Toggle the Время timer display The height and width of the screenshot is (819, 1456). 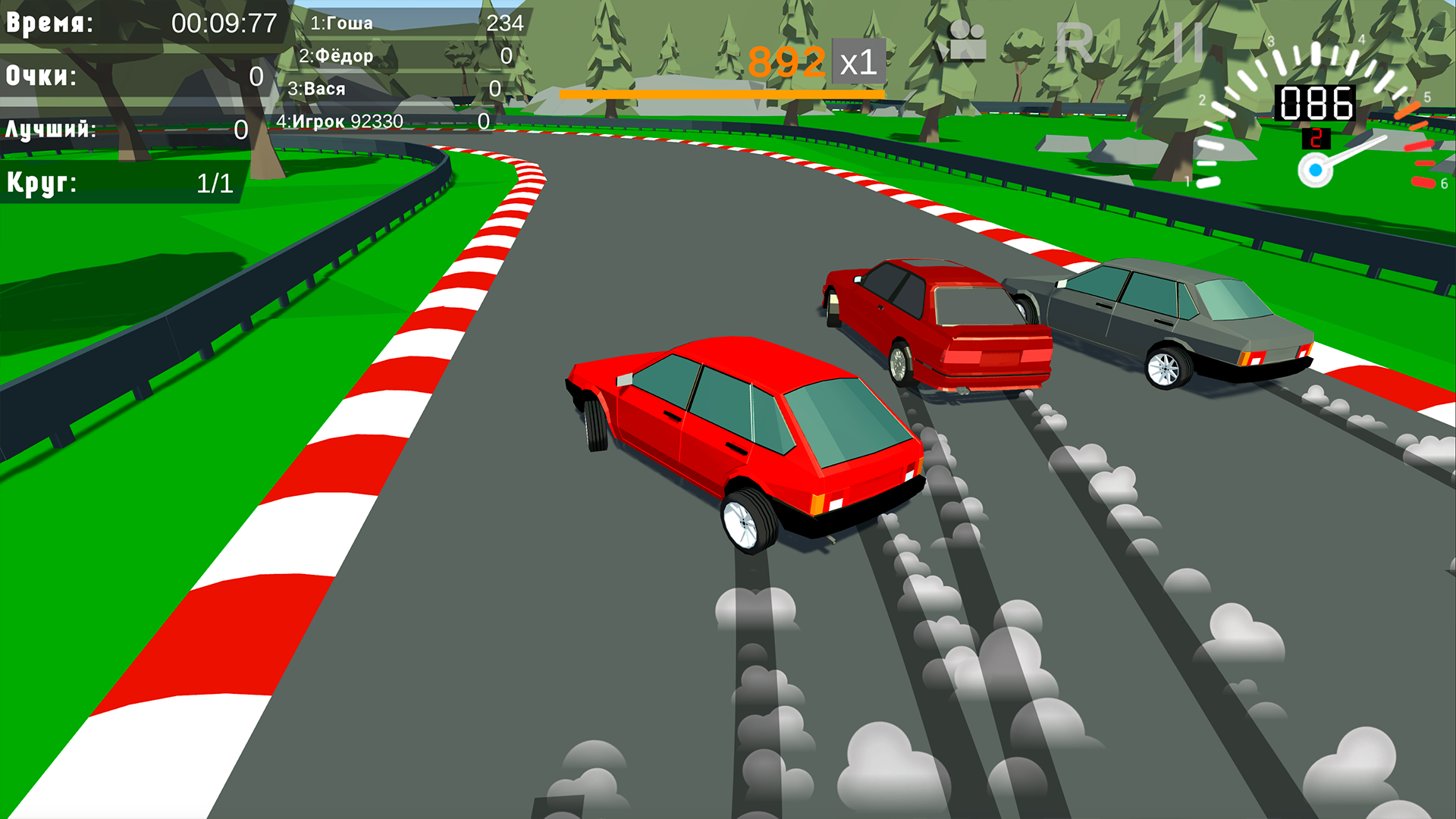(x=136, y=23)
